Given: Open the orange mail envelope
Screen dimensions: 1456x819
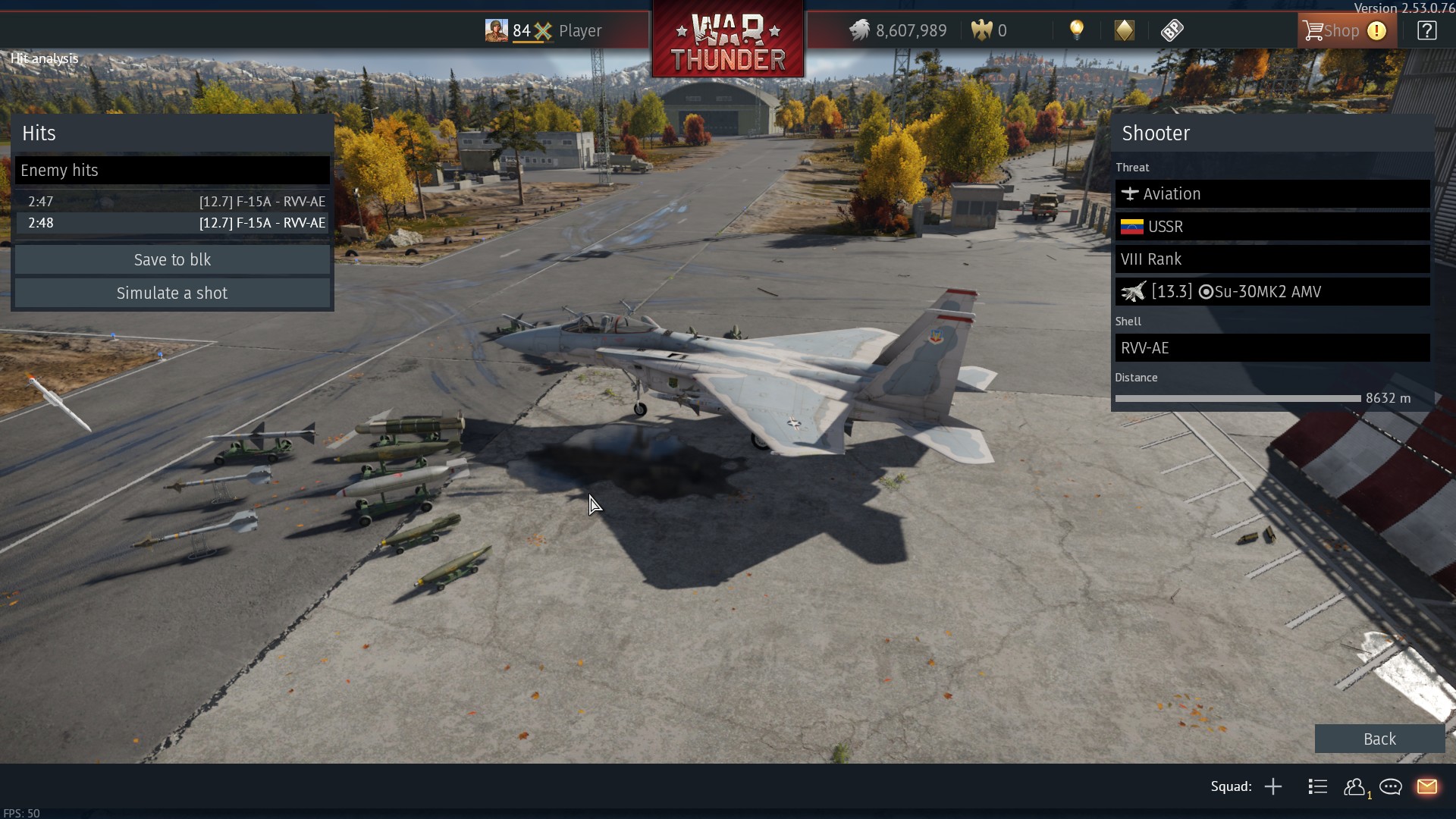Looking at the screenshot, I should (1426, 786).
